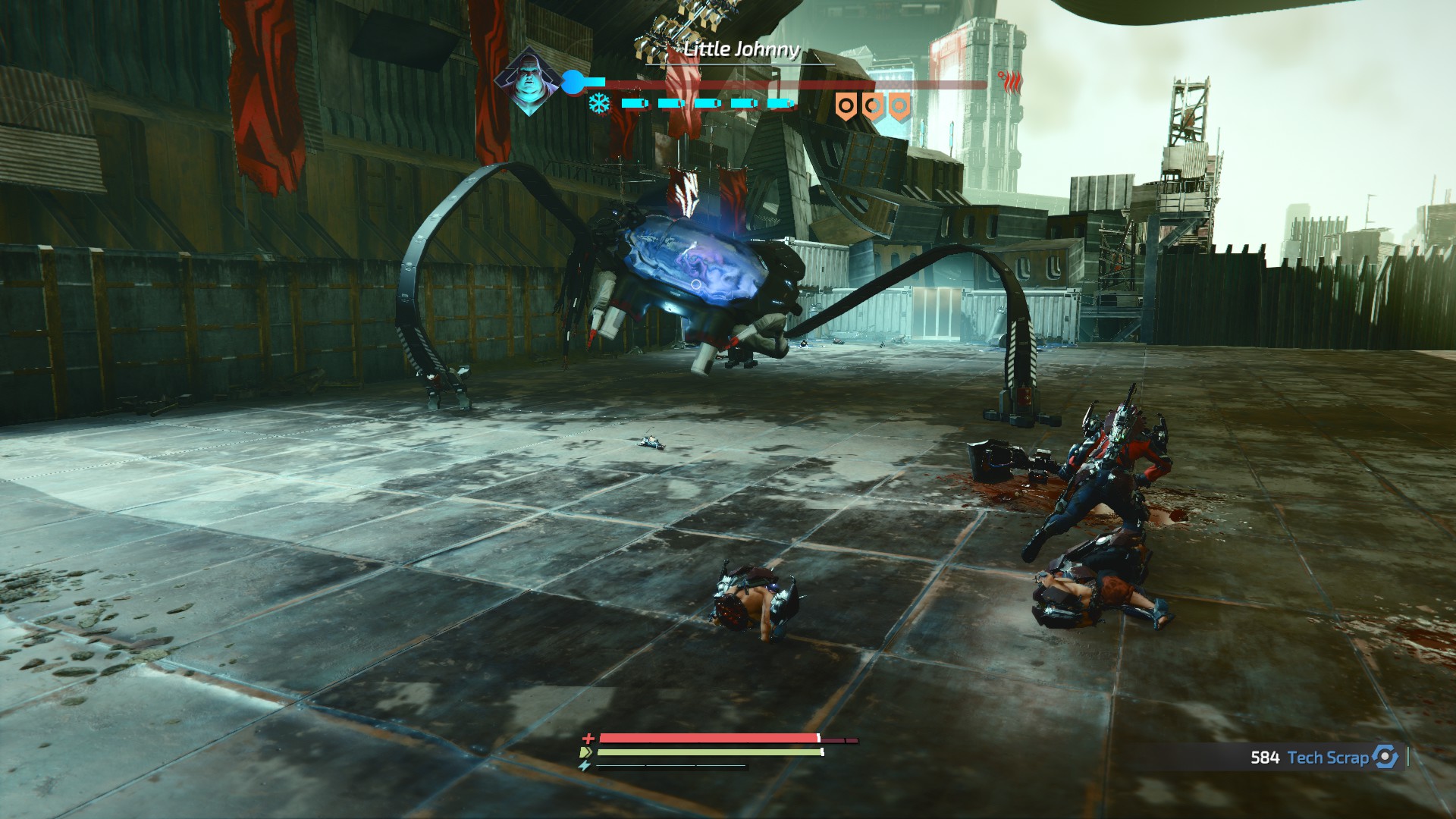Click the boss health bar
1456x819 pixels.
pyautogui.click(x=796, y=85)
